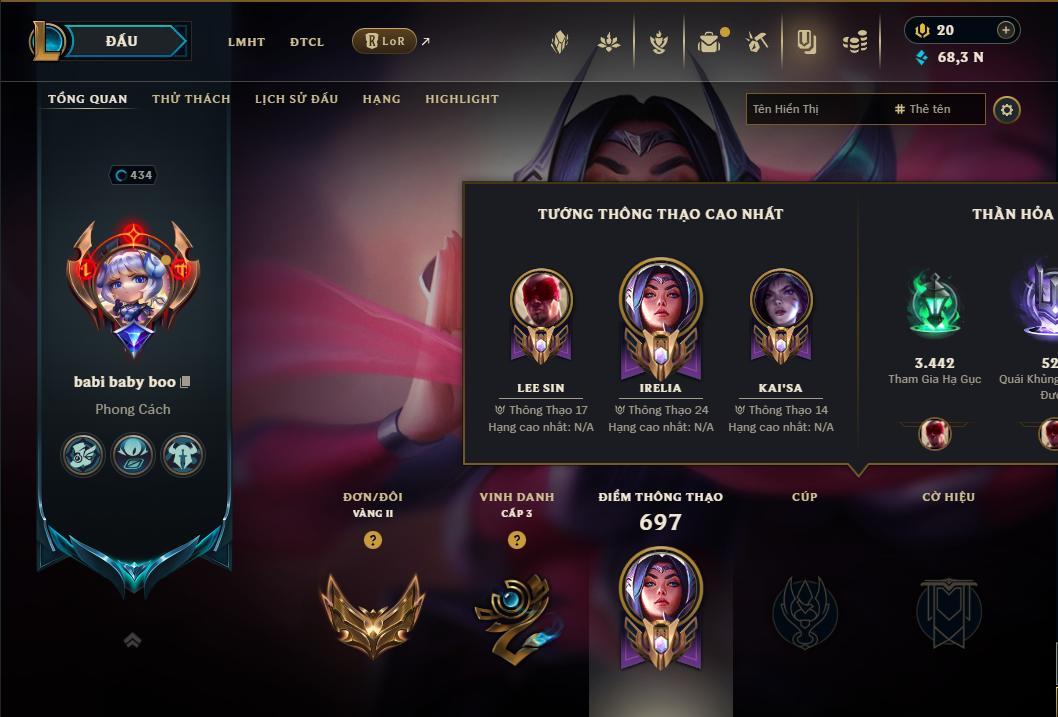Switch to the THỬ THÁCH tab
Image resolution: width=1058 pixels, height=717 pixels.
pyautogui.click(x=191, y=99)
